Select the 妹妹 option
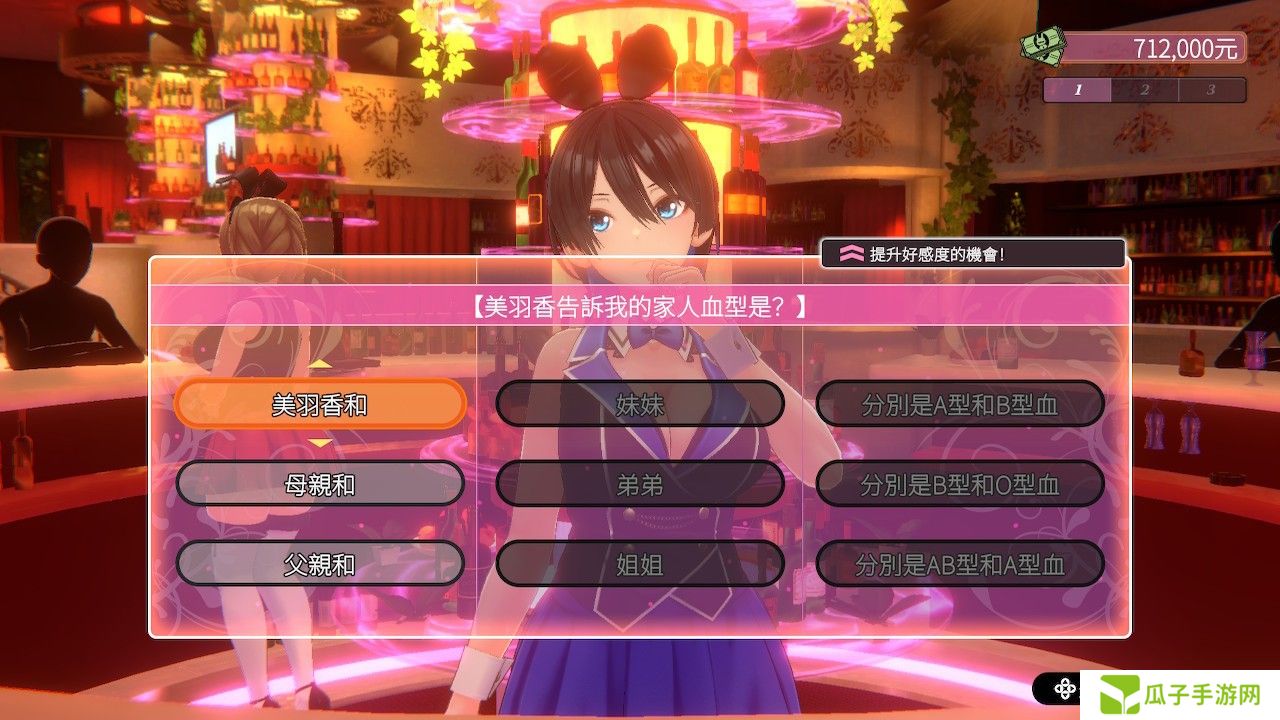The image size is (1280, 720). click(x=640, y=404)
